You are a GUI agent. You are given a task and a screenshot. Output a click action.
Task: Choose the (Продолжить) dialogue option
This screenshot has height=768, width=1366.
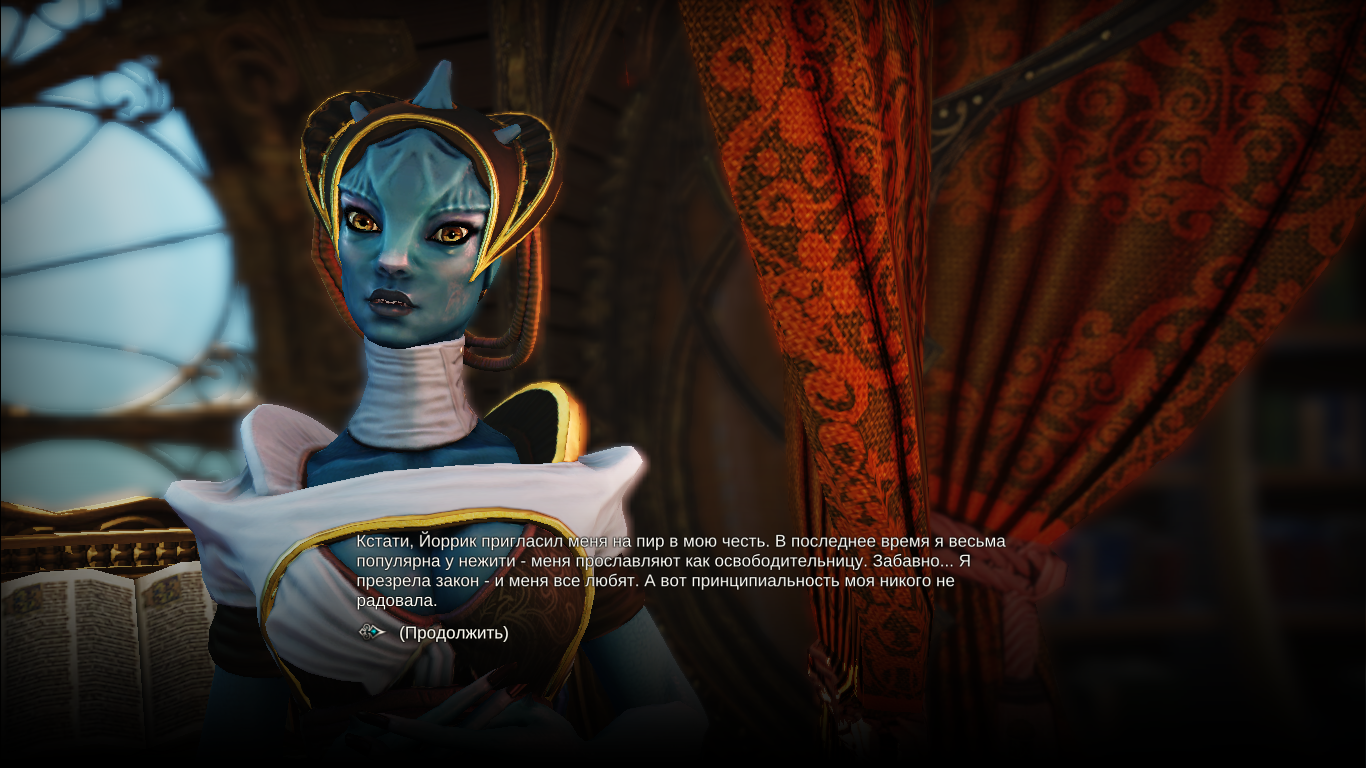(453, 633)
